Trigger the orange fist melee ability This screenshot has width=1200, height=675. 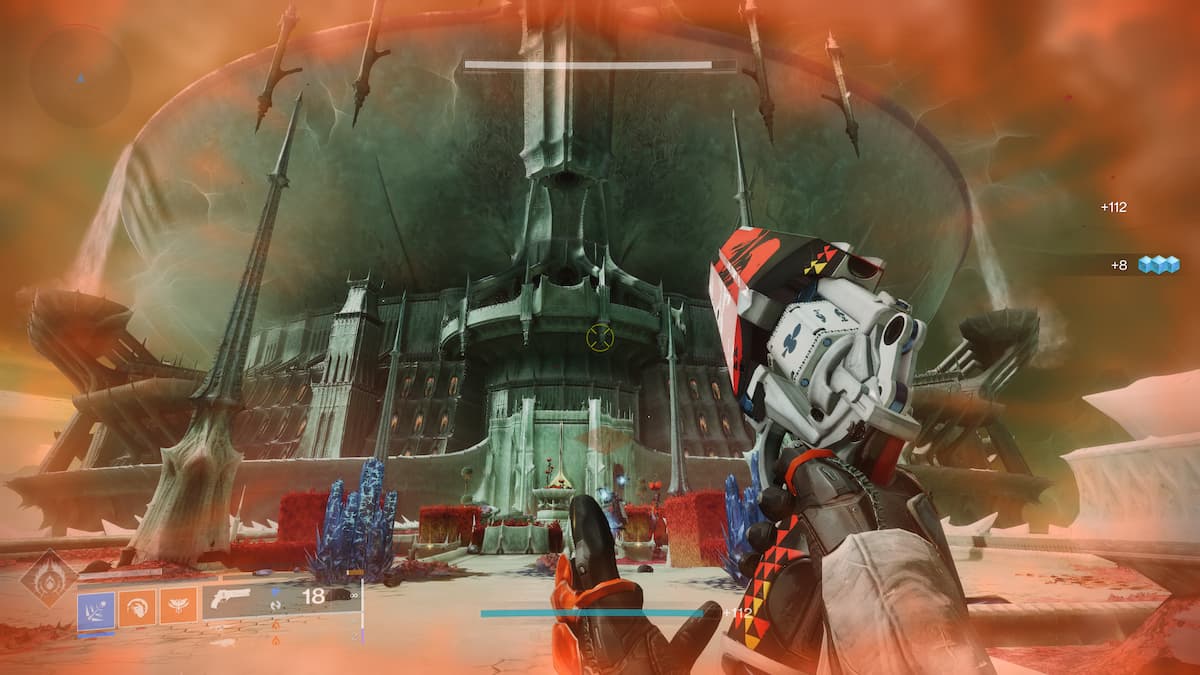[138, 605]
